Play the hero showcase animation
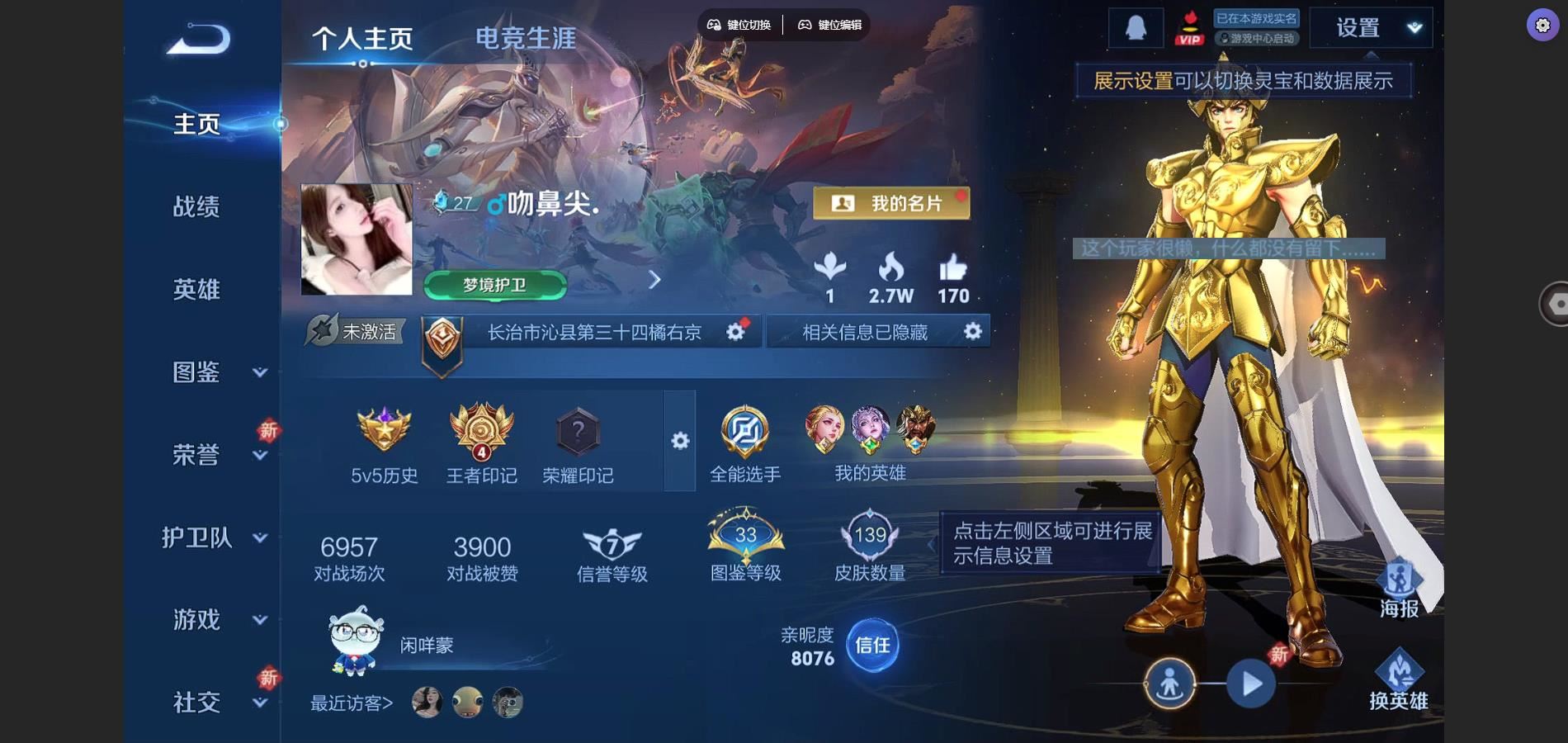The width and height of the screenshot is (1568, 743). 1251,684
